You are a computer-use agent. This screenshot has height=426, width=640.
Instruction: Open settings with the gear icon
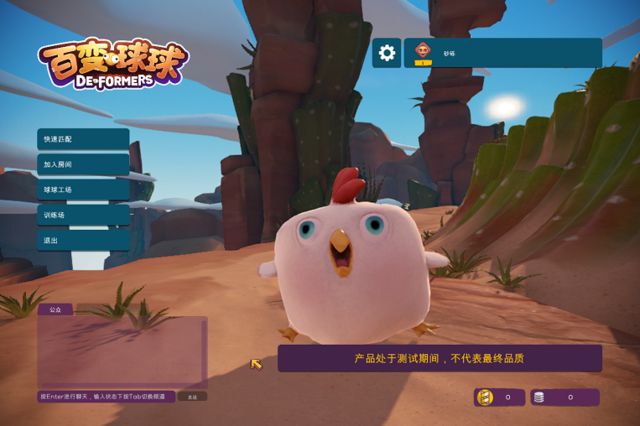[x=387, y=53]
